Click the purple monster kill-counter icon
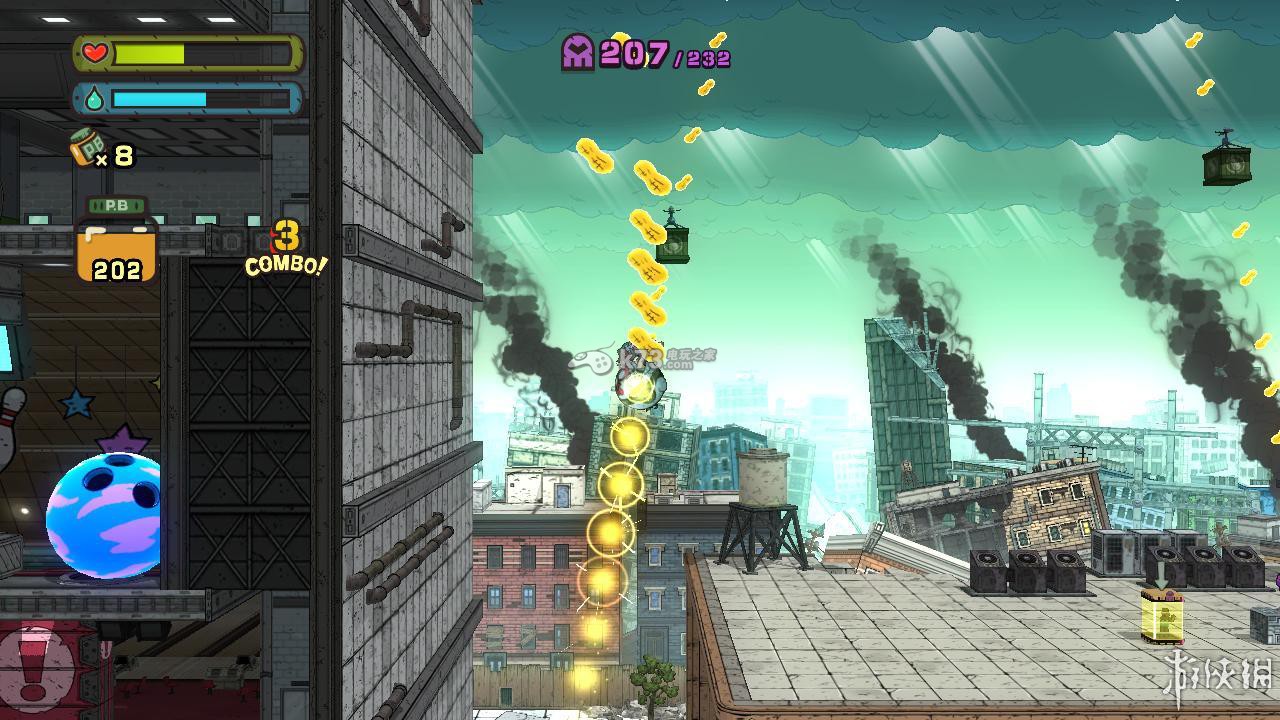Viewport: 1280px width, 720px height. click(x=578, y=52)
